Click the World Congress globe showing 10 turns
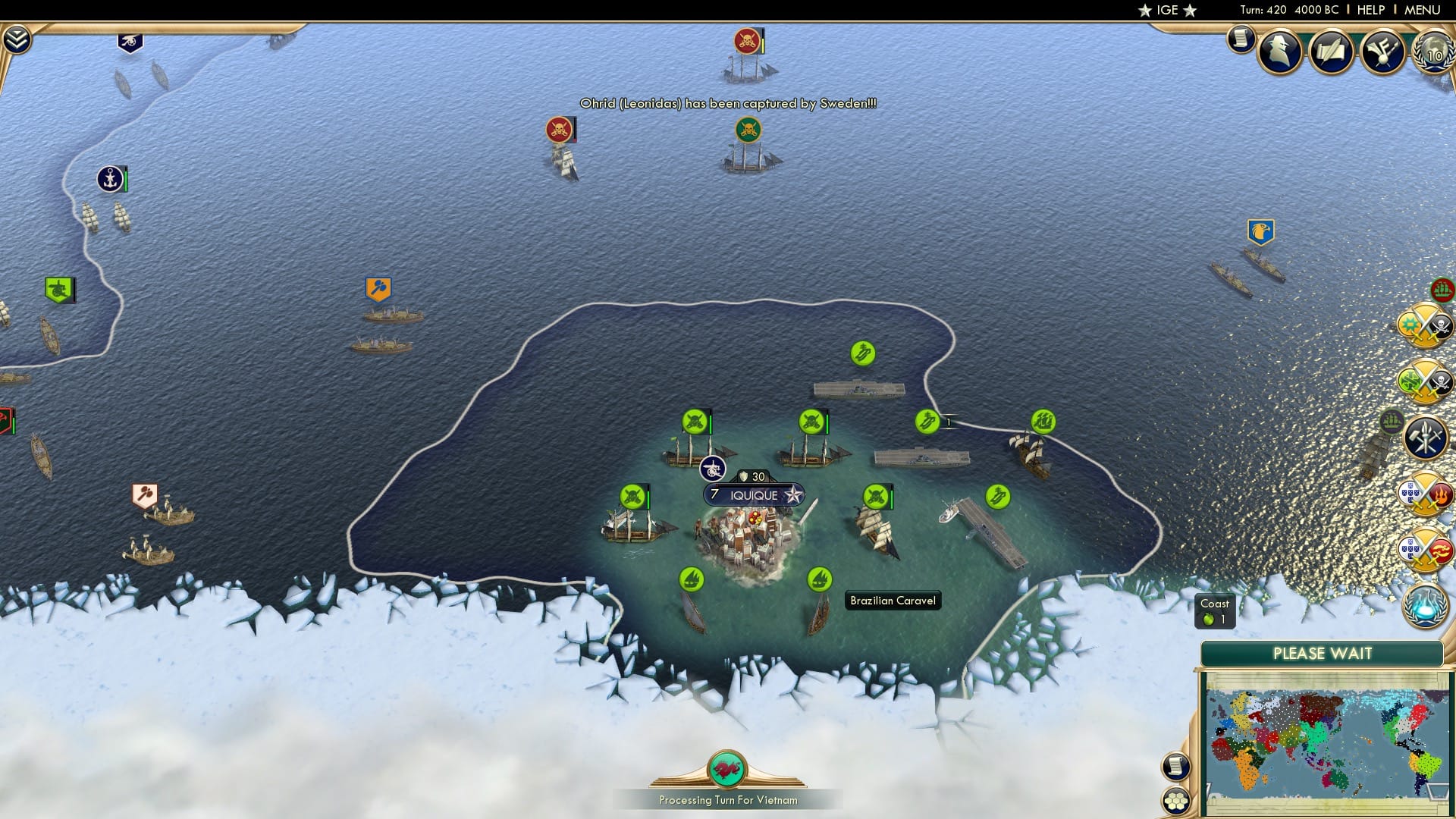 pyautogui.click(x=1433, y=53)
